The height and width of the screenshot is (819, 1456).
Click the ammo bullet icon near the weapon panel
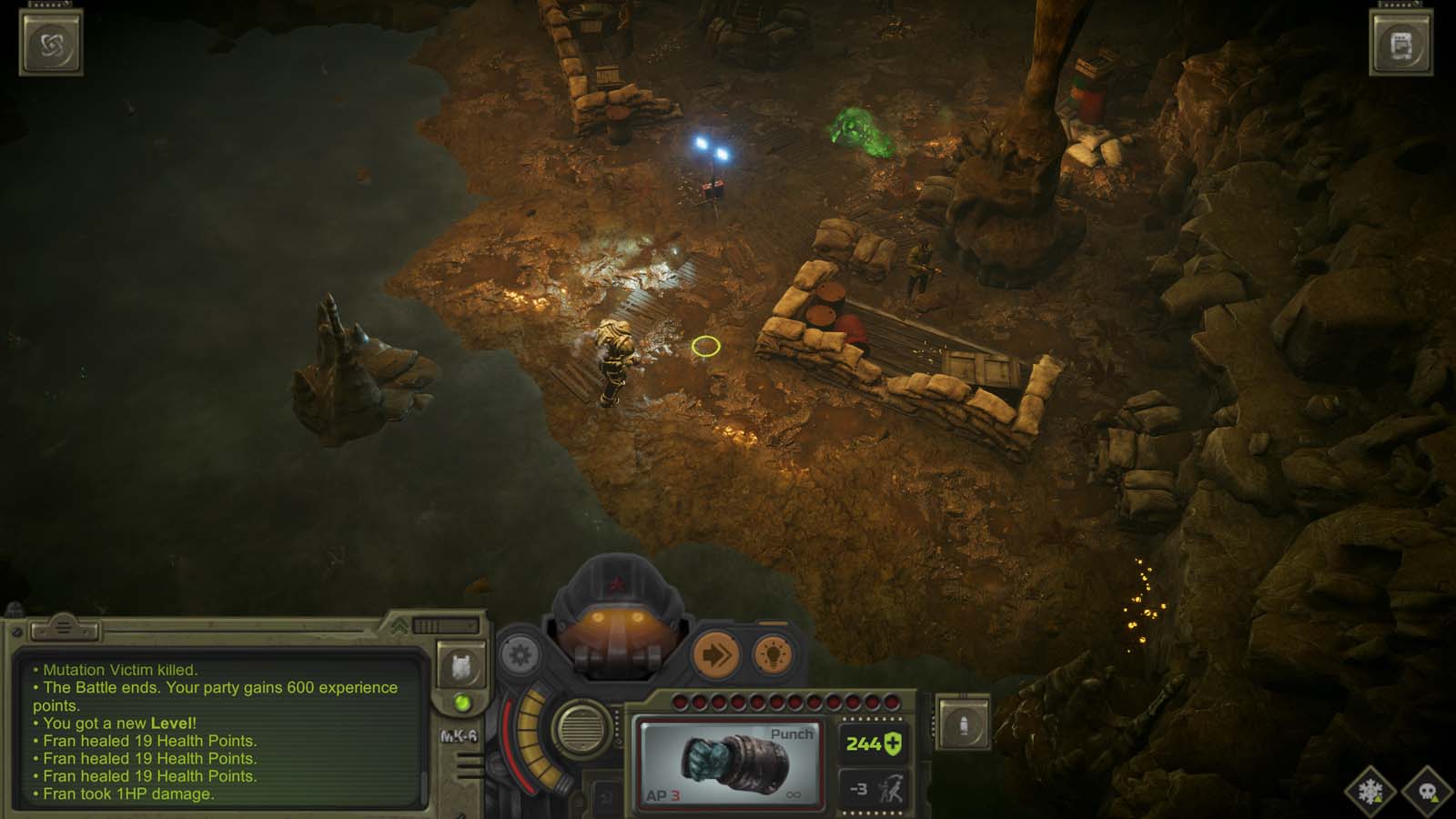[963, 724]
